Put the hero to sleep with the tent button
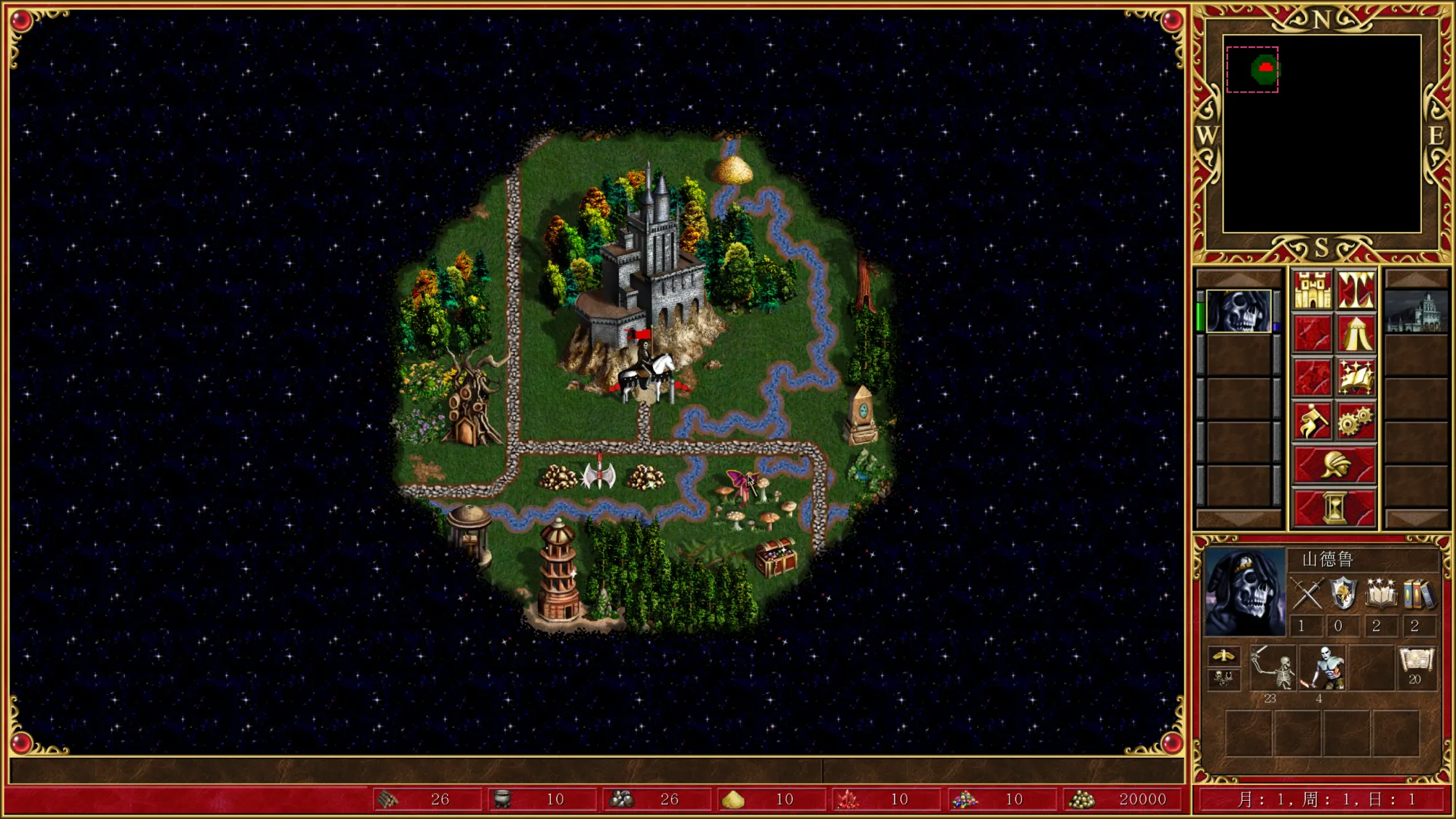1456x819 pixels. (x=1356, y=333)
